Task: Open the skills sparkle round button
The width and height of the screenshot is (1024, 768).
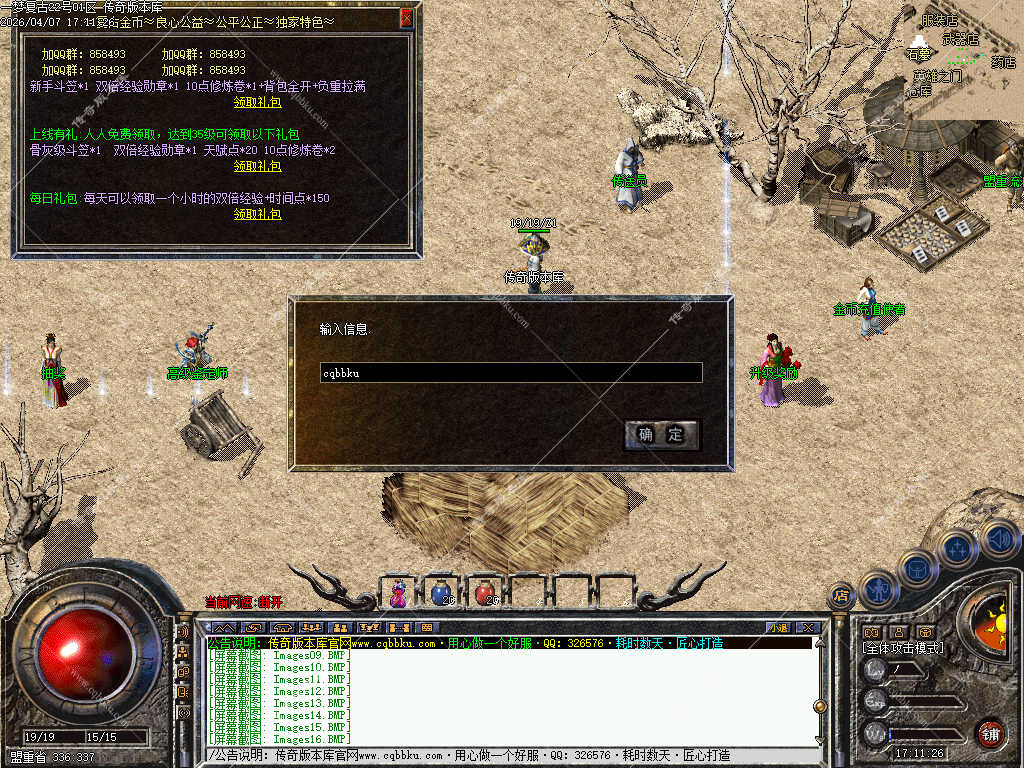Action: tap(958, 549)
